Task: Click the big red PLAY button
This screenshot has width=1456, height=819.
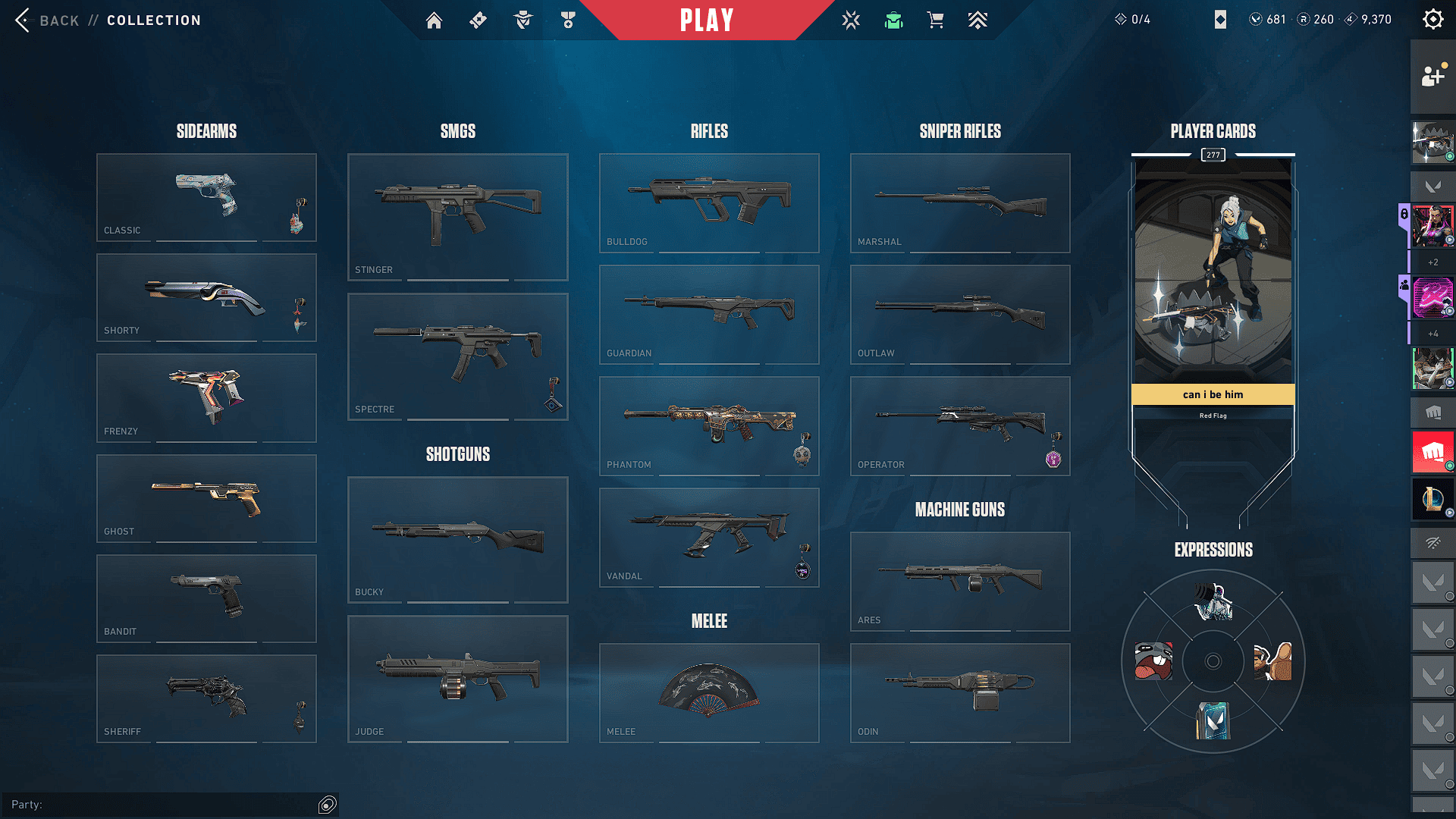Action: point(707,20)
